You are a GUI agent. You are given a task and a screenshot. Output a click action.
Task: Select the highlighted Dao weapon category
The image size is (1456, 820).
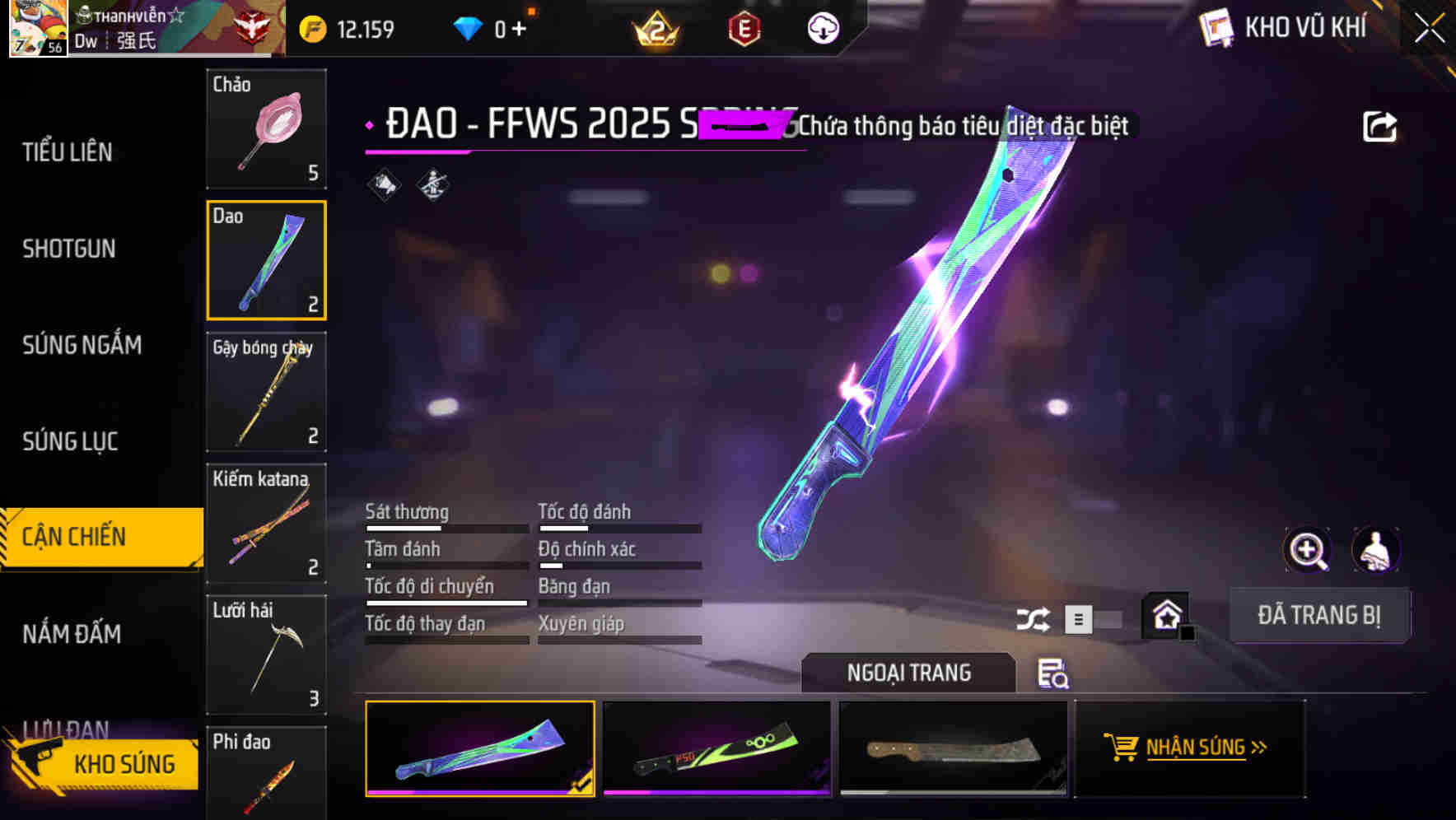click(266, 260)
